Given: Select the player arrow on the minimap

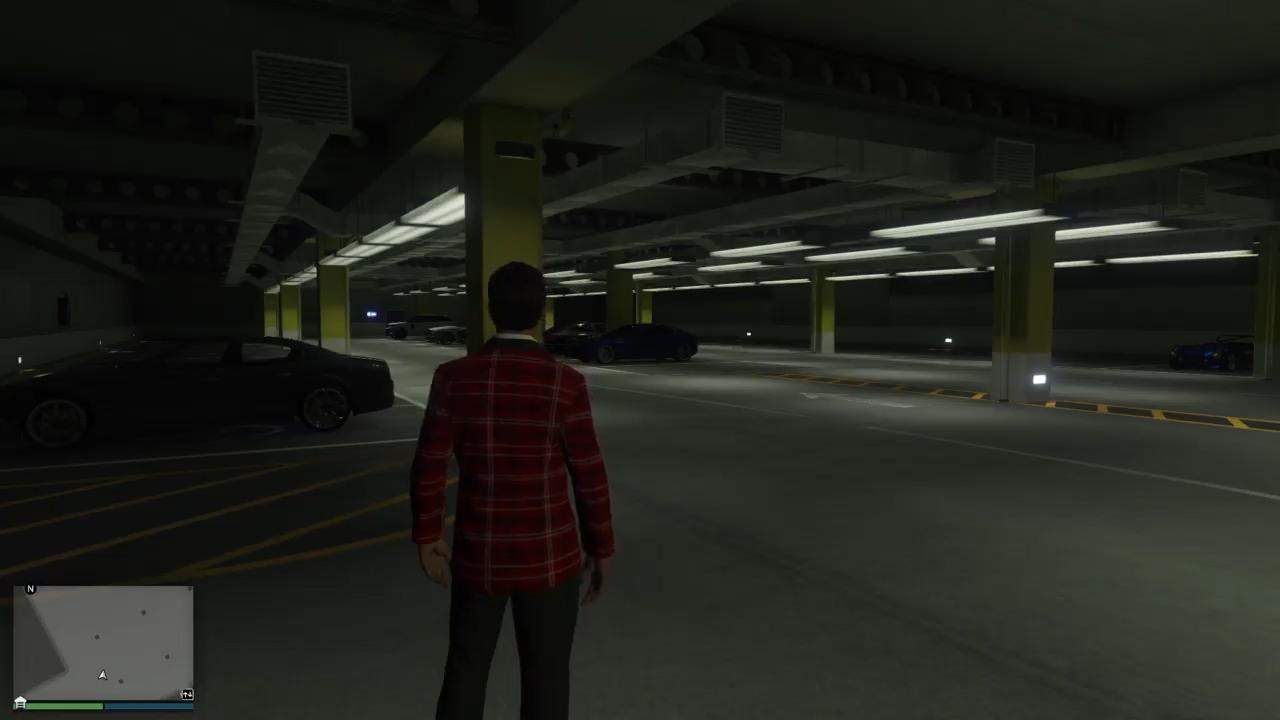Looking at the screenshot, I should pos(102,676).
